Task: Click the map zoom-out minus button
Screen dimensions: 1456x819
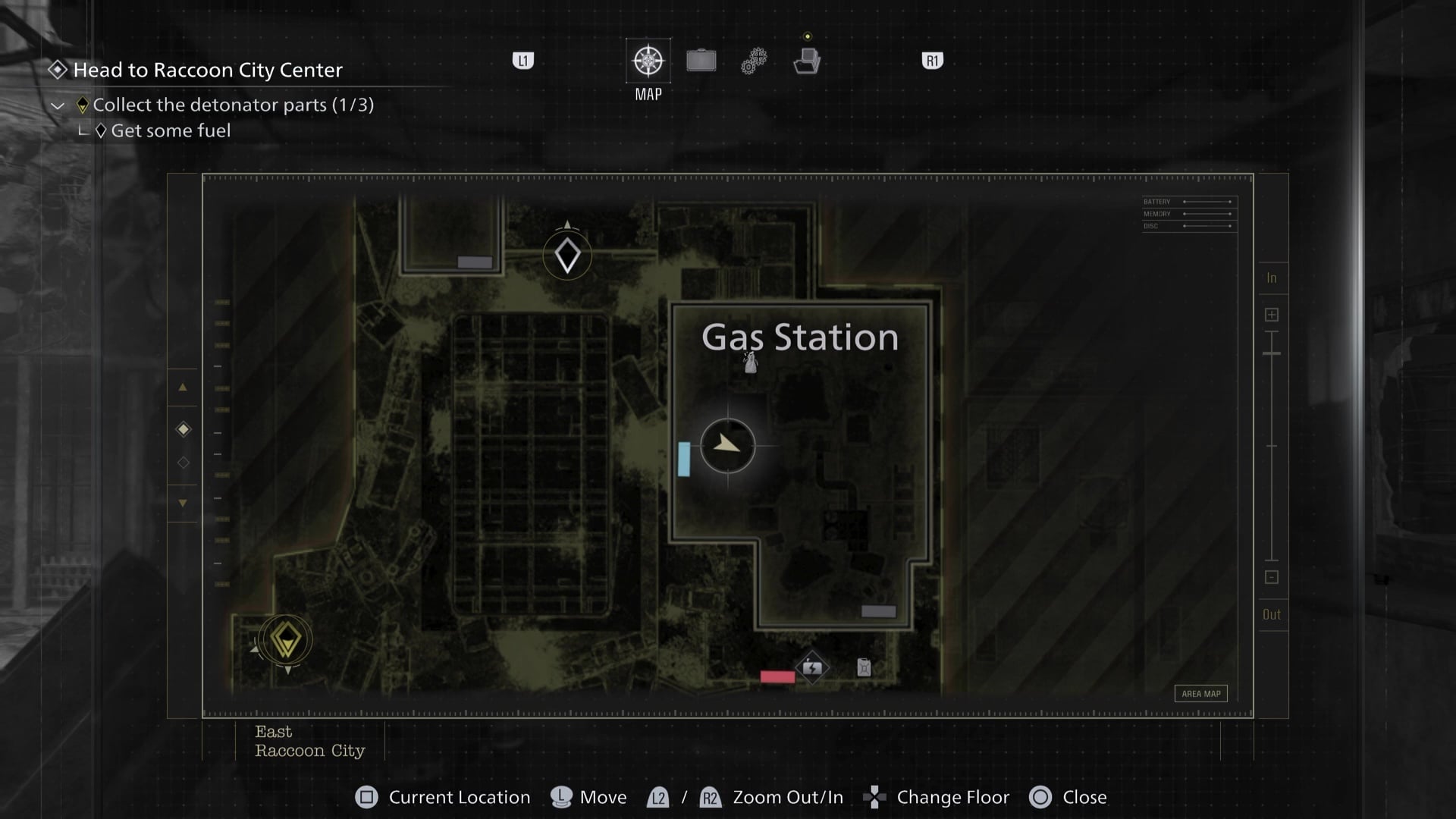Action: 1272,577
